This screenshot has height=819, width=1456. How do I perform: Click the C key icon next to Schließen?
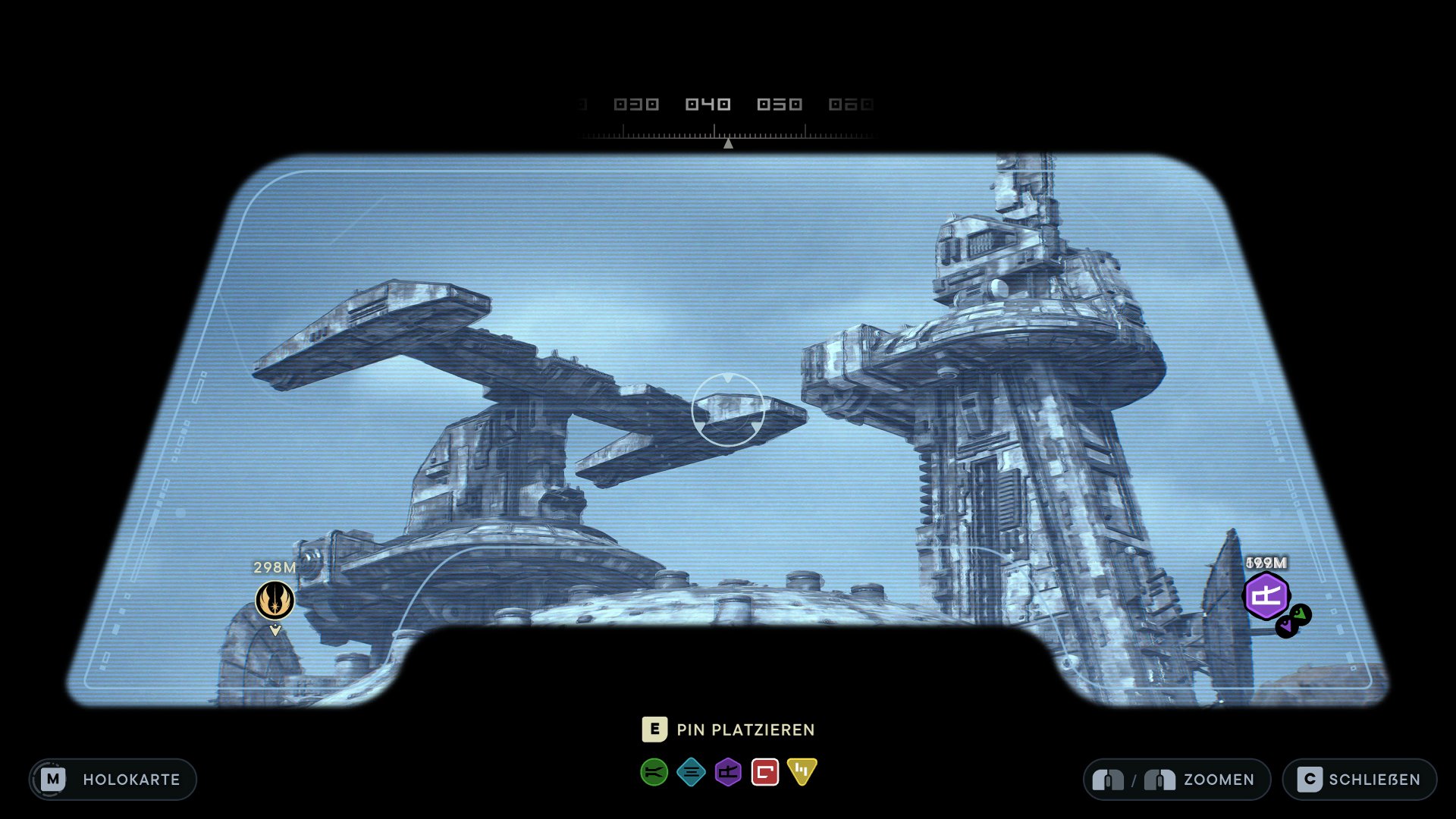click(x=1310, y=780)
